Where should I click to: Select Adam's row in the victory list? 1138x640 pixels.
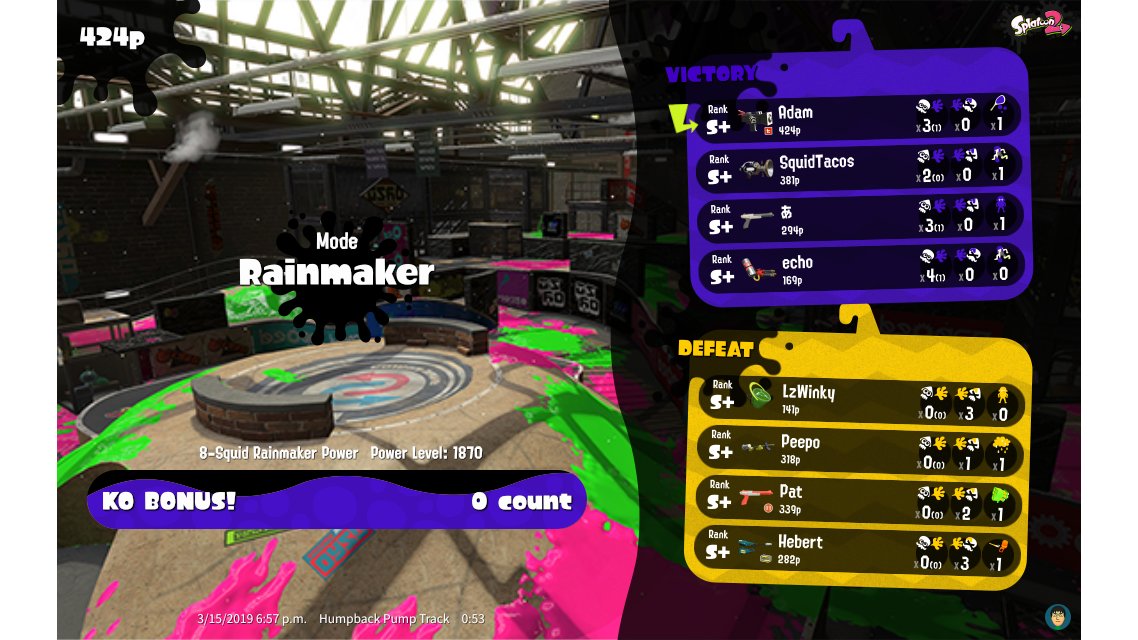(860, 119)
